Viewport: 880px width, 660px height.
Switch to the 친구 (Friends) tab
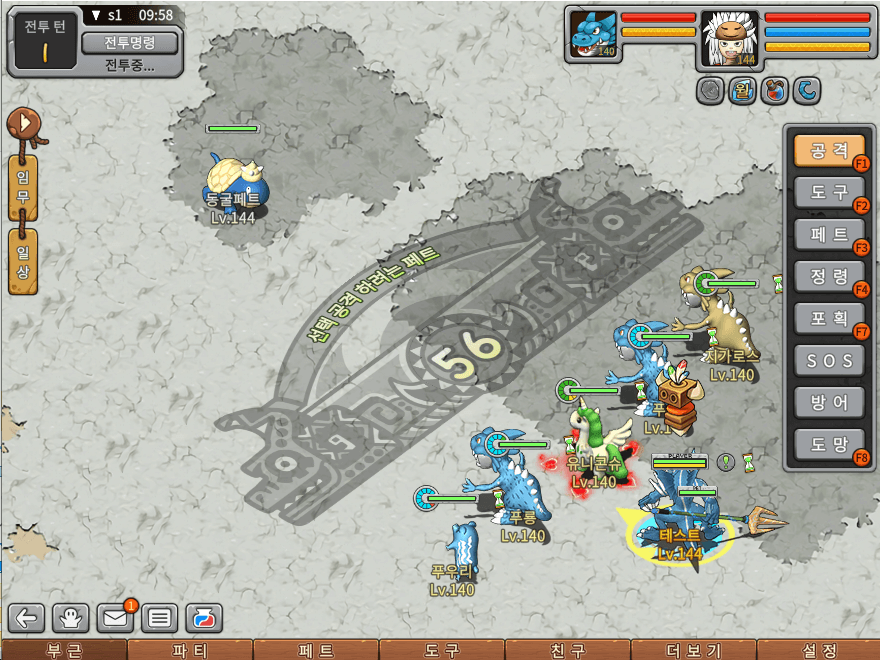(567, 650)
